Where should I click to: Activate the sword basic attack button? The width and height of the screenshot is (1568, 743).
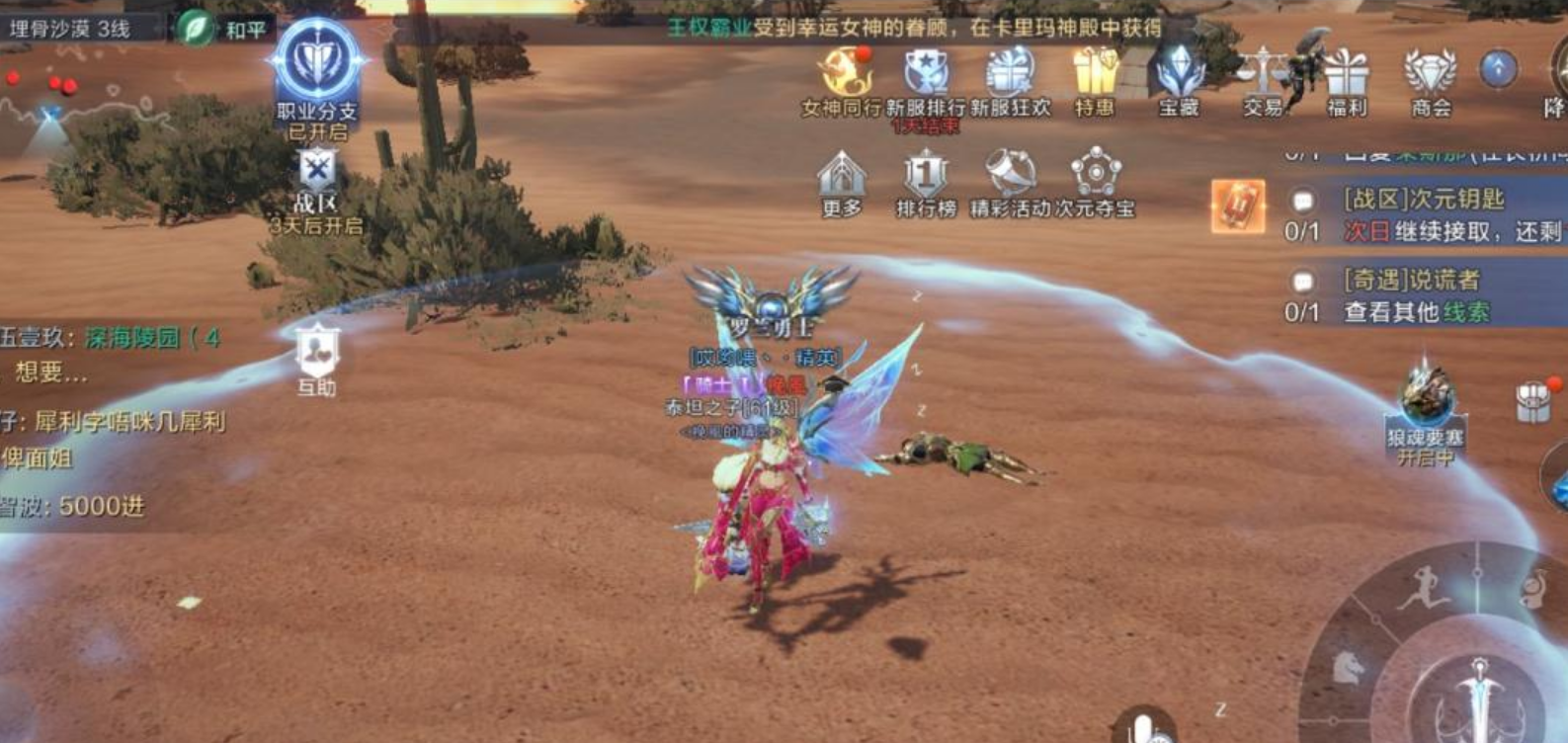click(1479, 697)
